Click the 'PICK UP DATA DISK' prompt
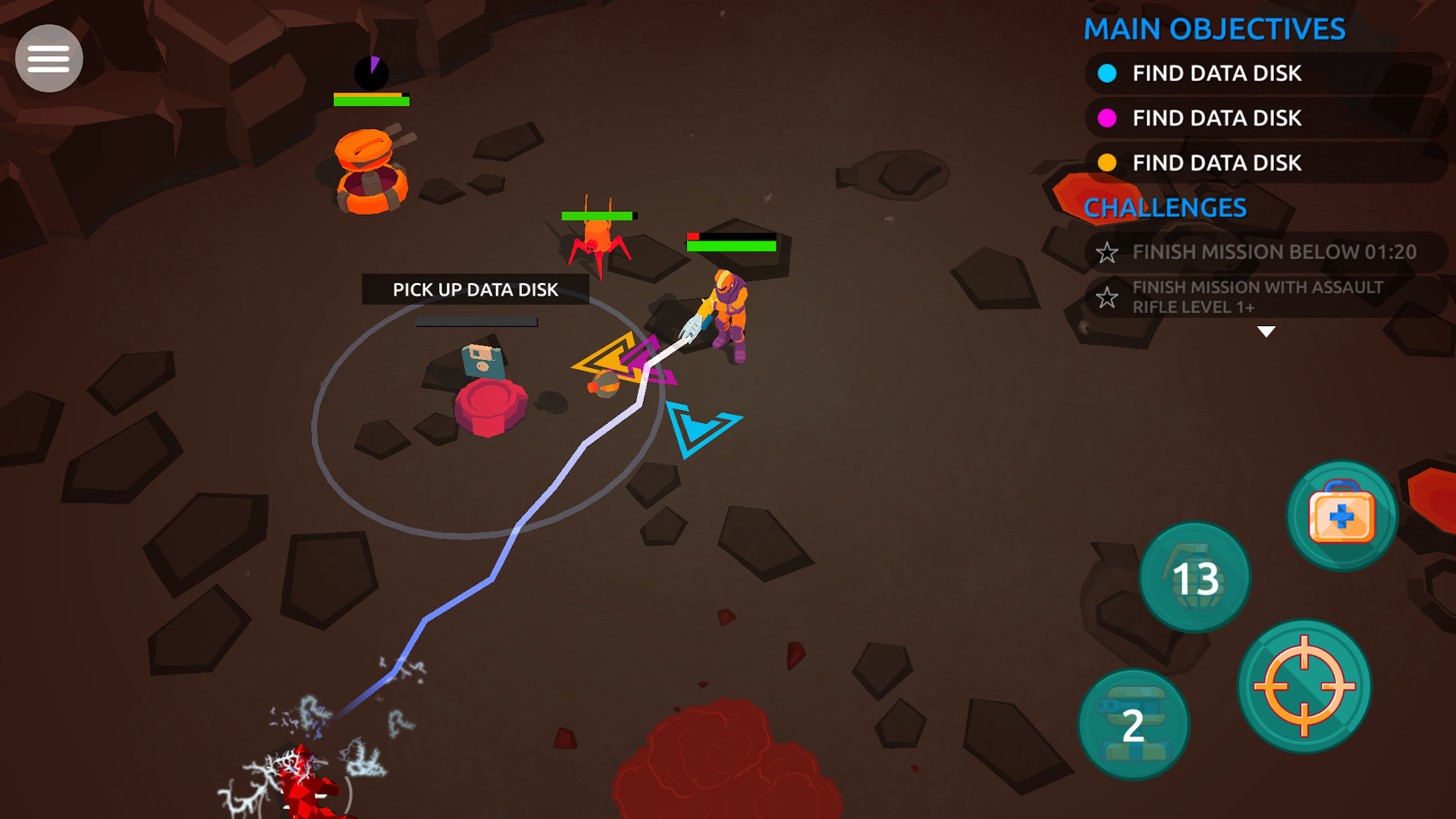The height and width of the screenshot is (819, 1456). (x=475, y=290)
